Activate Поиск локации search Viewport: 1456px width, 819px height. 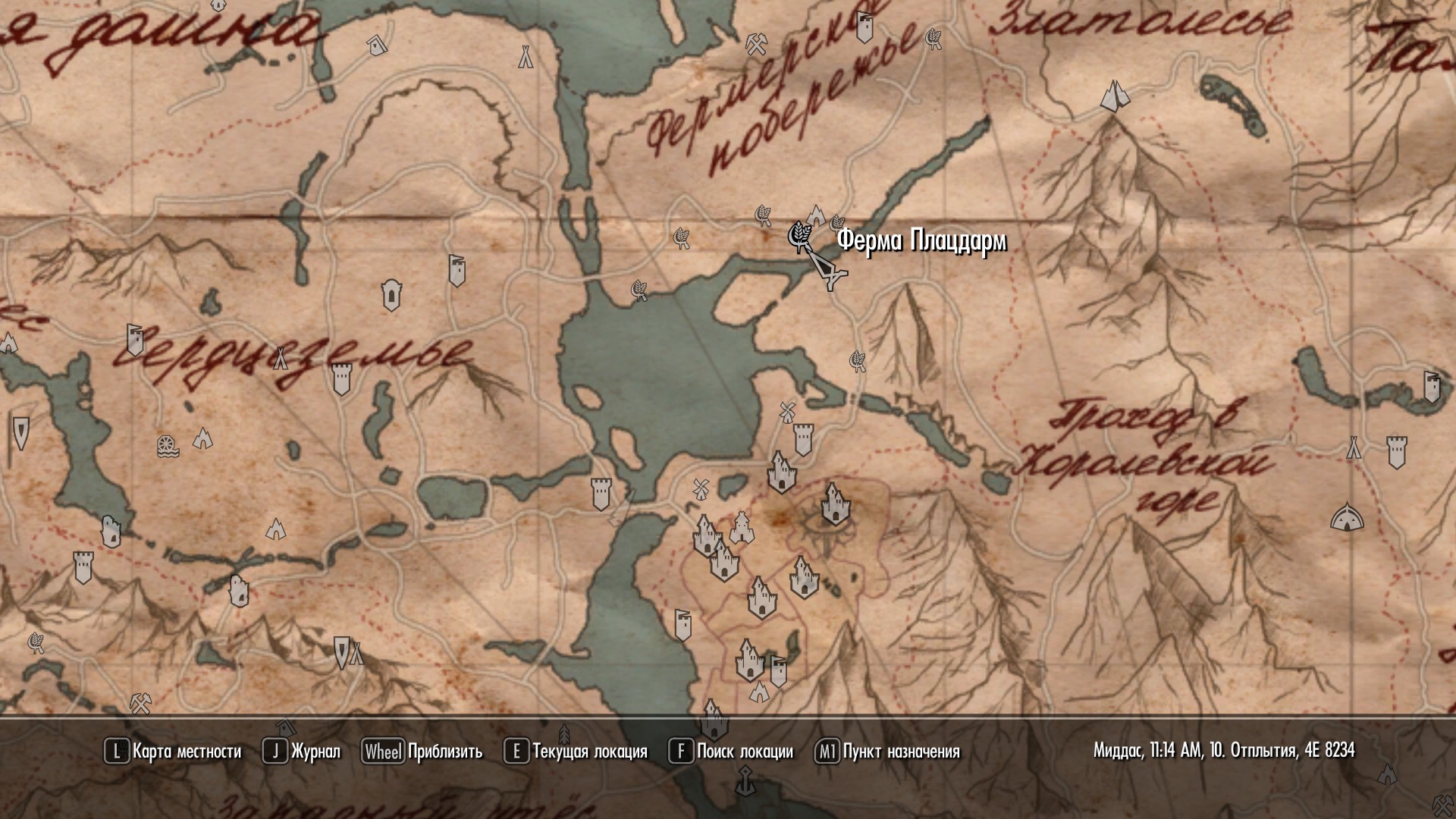(x=731, y=752)
